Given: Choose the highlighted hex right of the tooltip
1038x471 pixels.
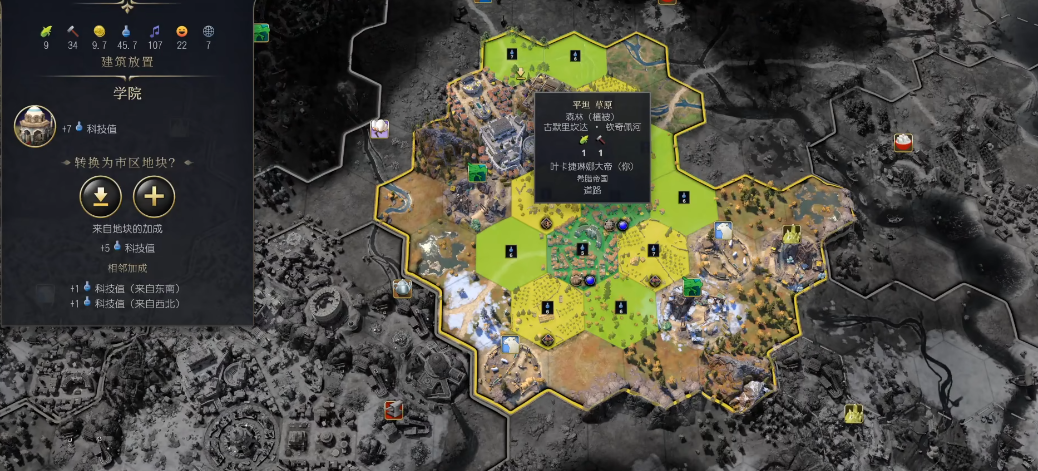Looking at the screenshot, I should tap(684, 196).
